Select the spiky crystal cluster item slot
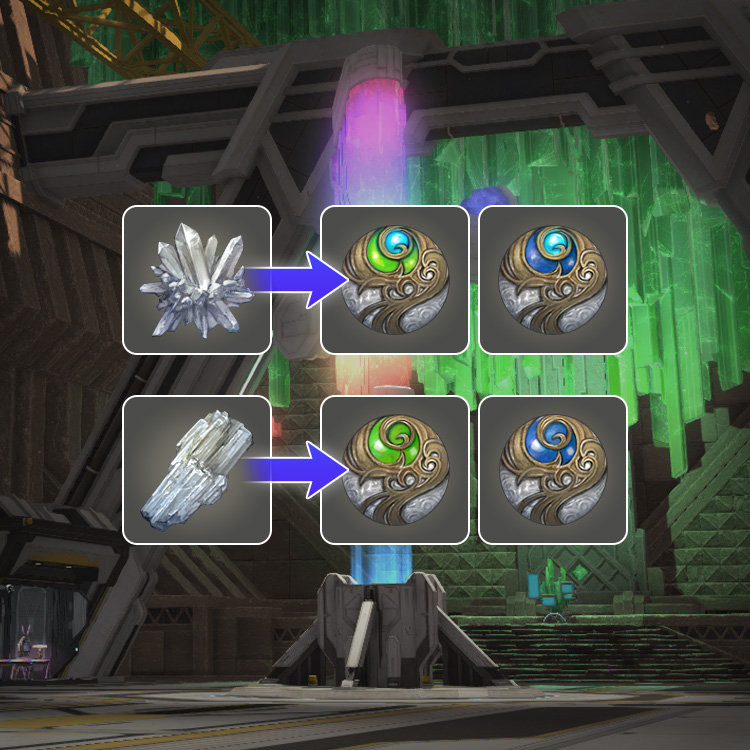The width and height of the screenshot is (750, 750). (x=197, y=280)
